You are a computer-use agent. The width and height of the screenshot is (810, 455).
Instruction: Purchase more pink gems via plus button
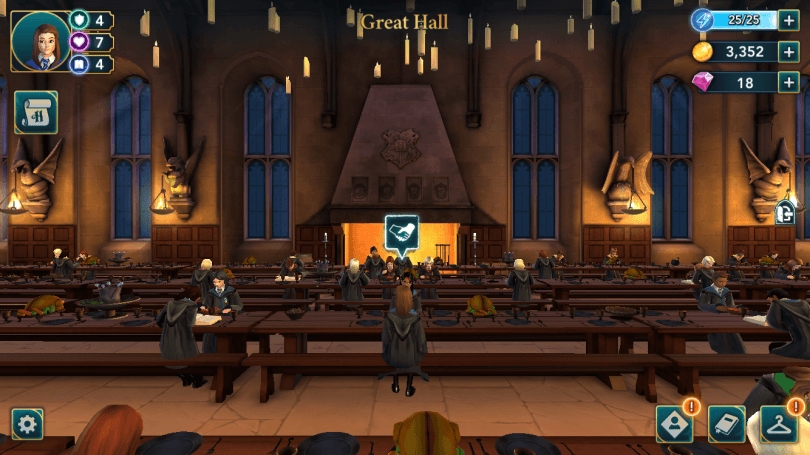pos(789,83)
